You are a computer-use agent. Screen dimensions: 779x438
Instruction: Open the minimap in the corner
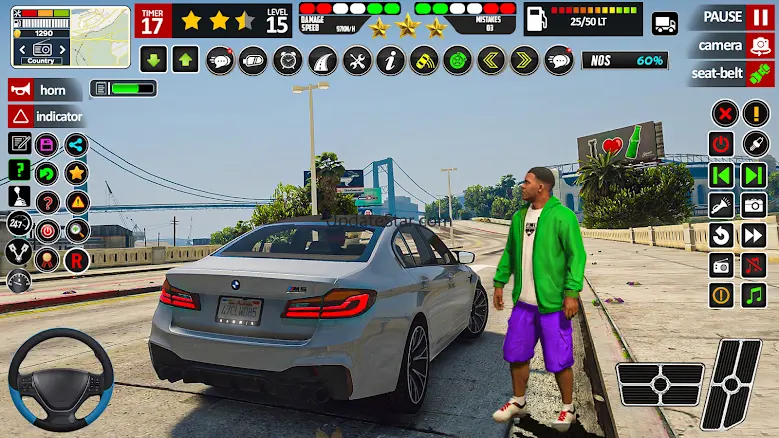70,36
